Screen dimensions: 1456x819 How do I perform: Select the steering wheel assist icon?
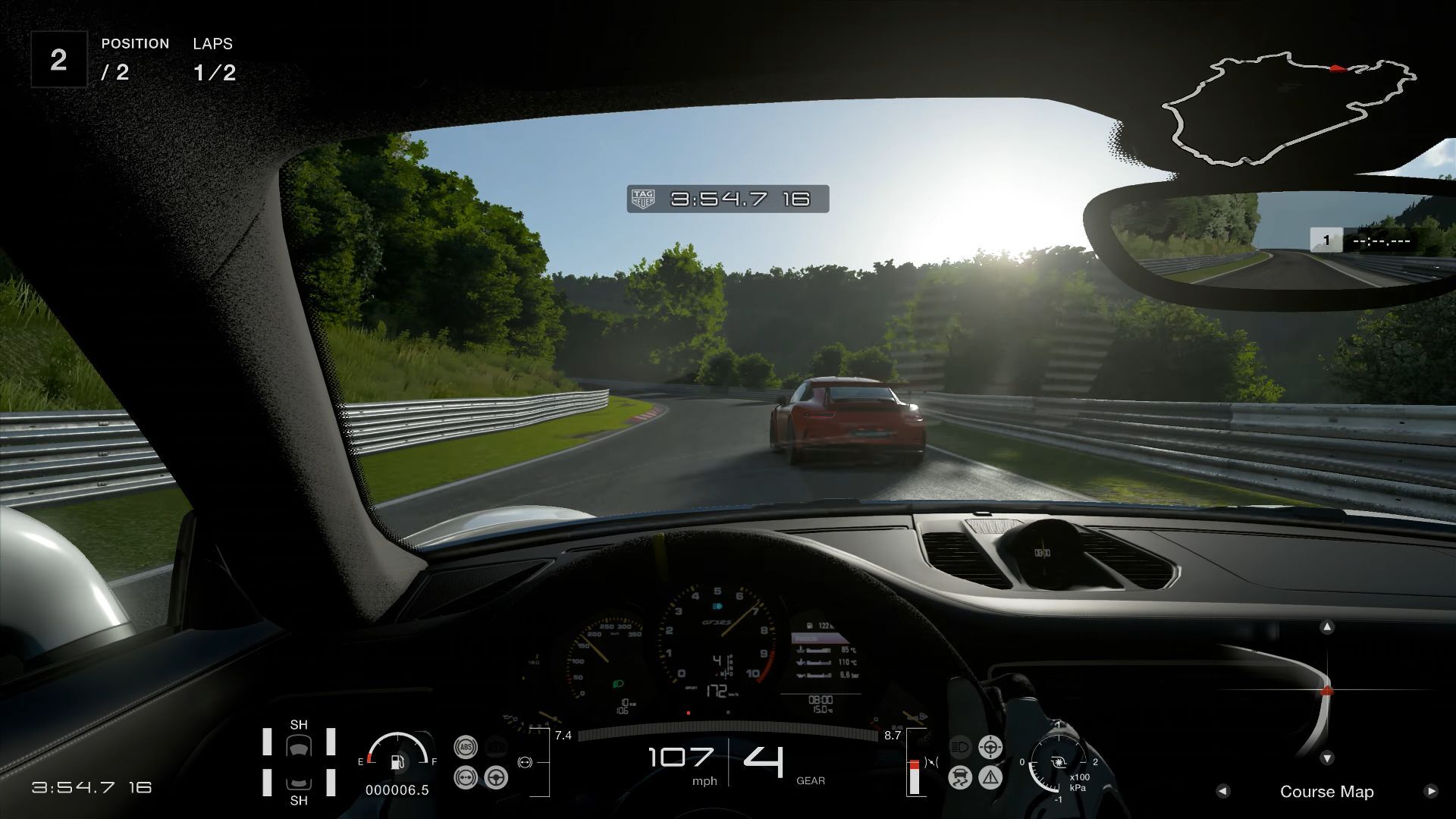pyautogui.click(x=496, y=777)
